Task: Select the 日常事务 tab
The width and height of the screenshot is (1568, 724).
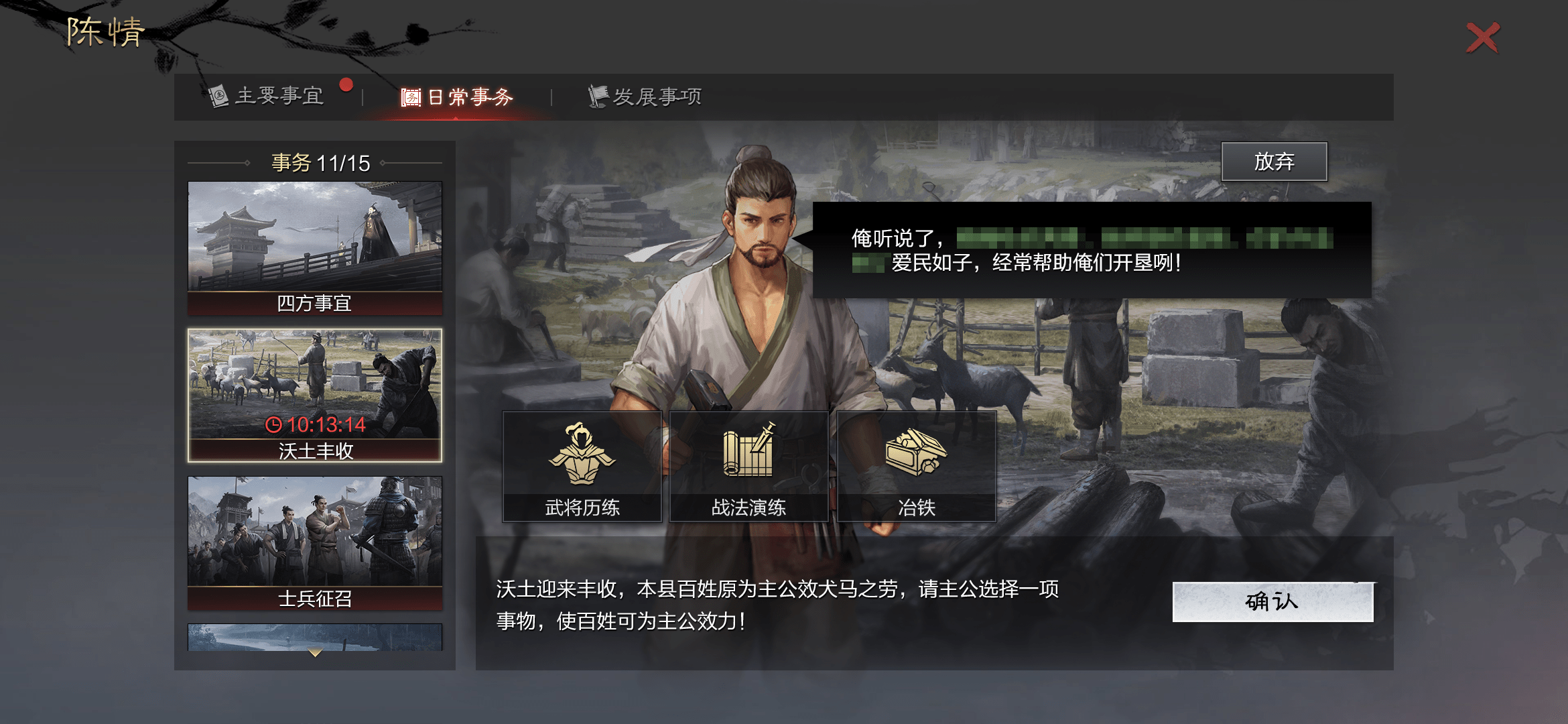Action: [469, 96]
